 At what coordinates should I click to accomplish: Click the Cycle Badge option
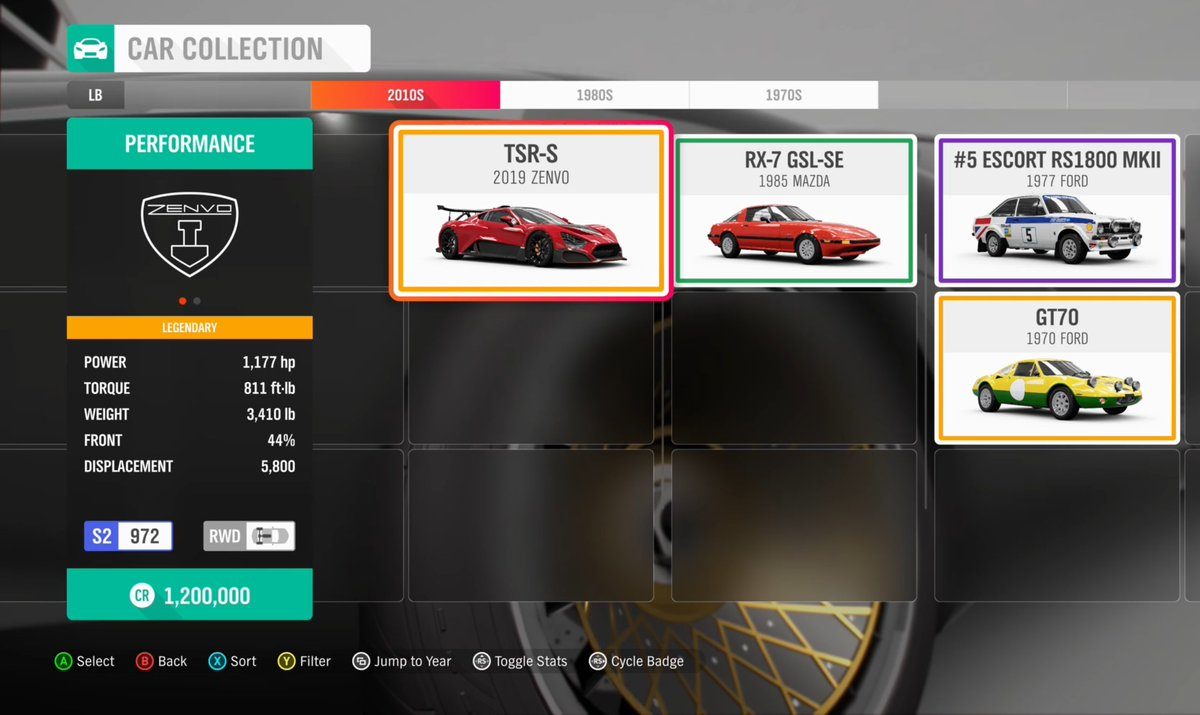pos(637,661)
